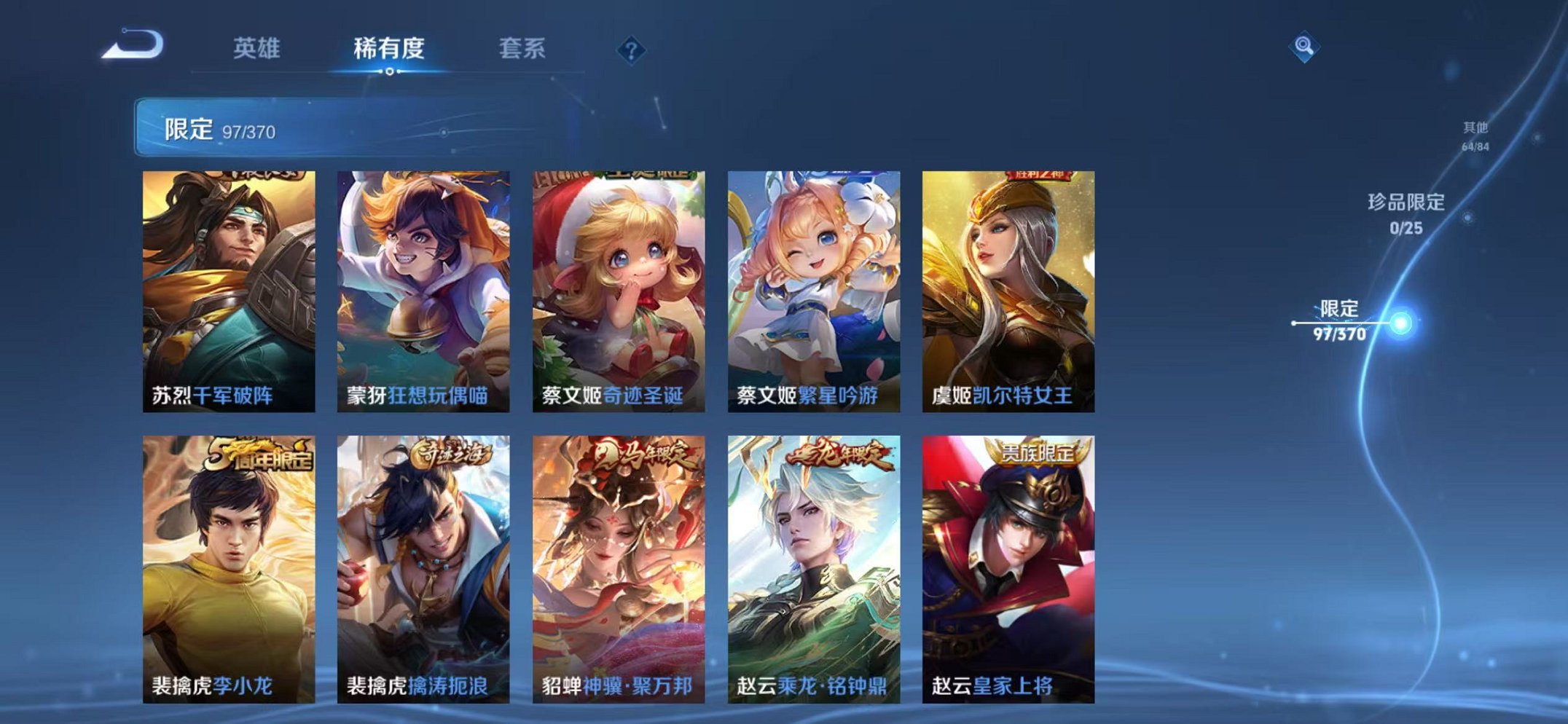Screen dimensions: 1568x724
Task: Open the help question mark icon
Action: coord(632,50)
